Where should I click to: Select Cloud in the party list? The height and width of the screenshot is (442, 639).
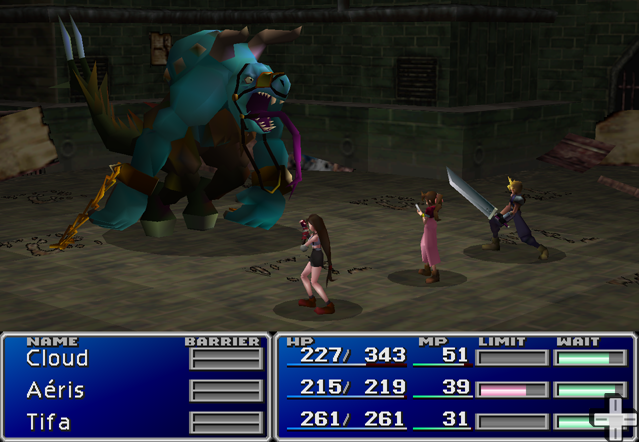click(x=57, y=358)
